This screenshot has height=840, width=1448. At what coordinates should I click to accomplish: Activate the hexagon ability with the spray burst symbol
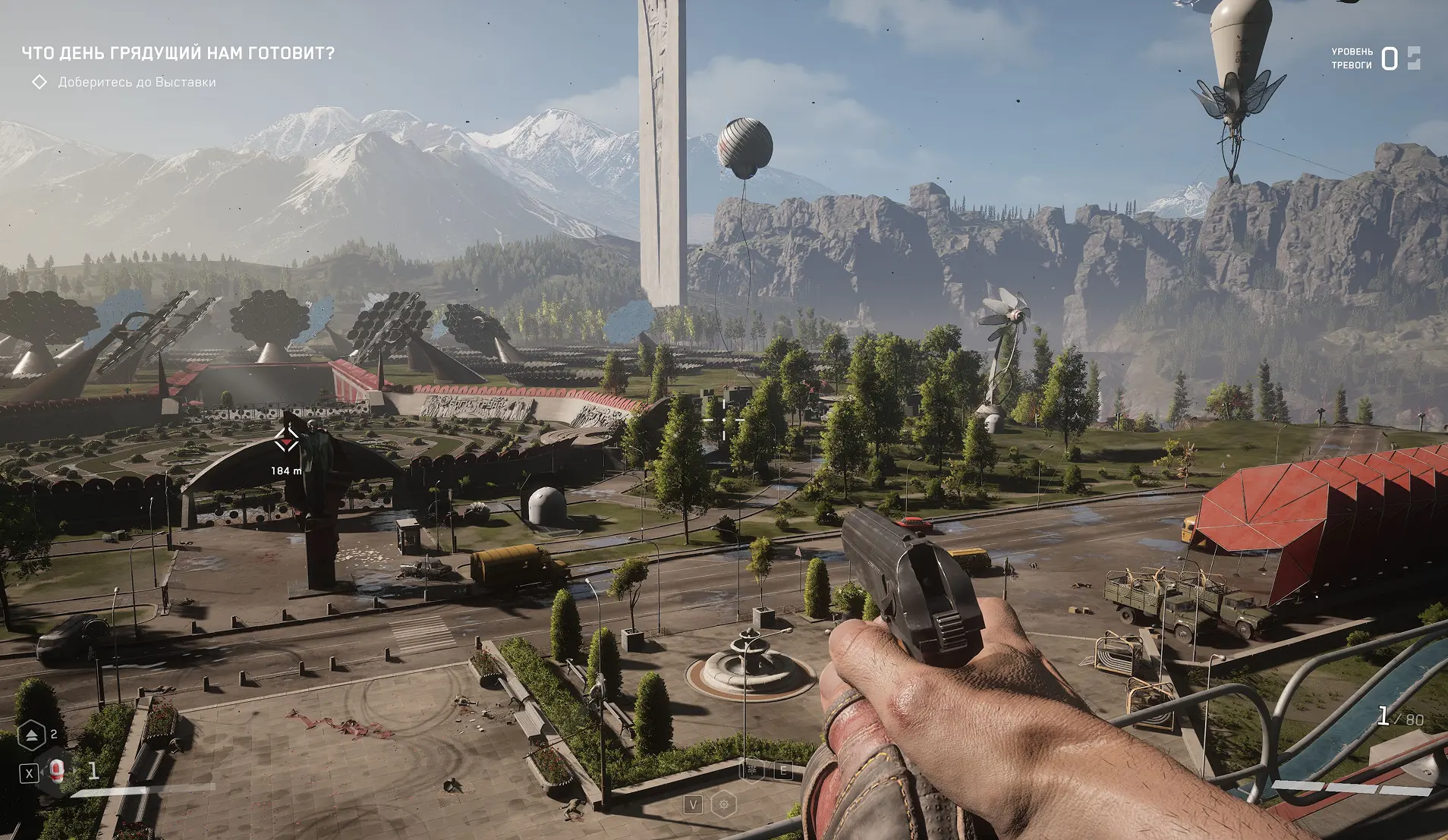pyautogui.click(x=752, y=771)
